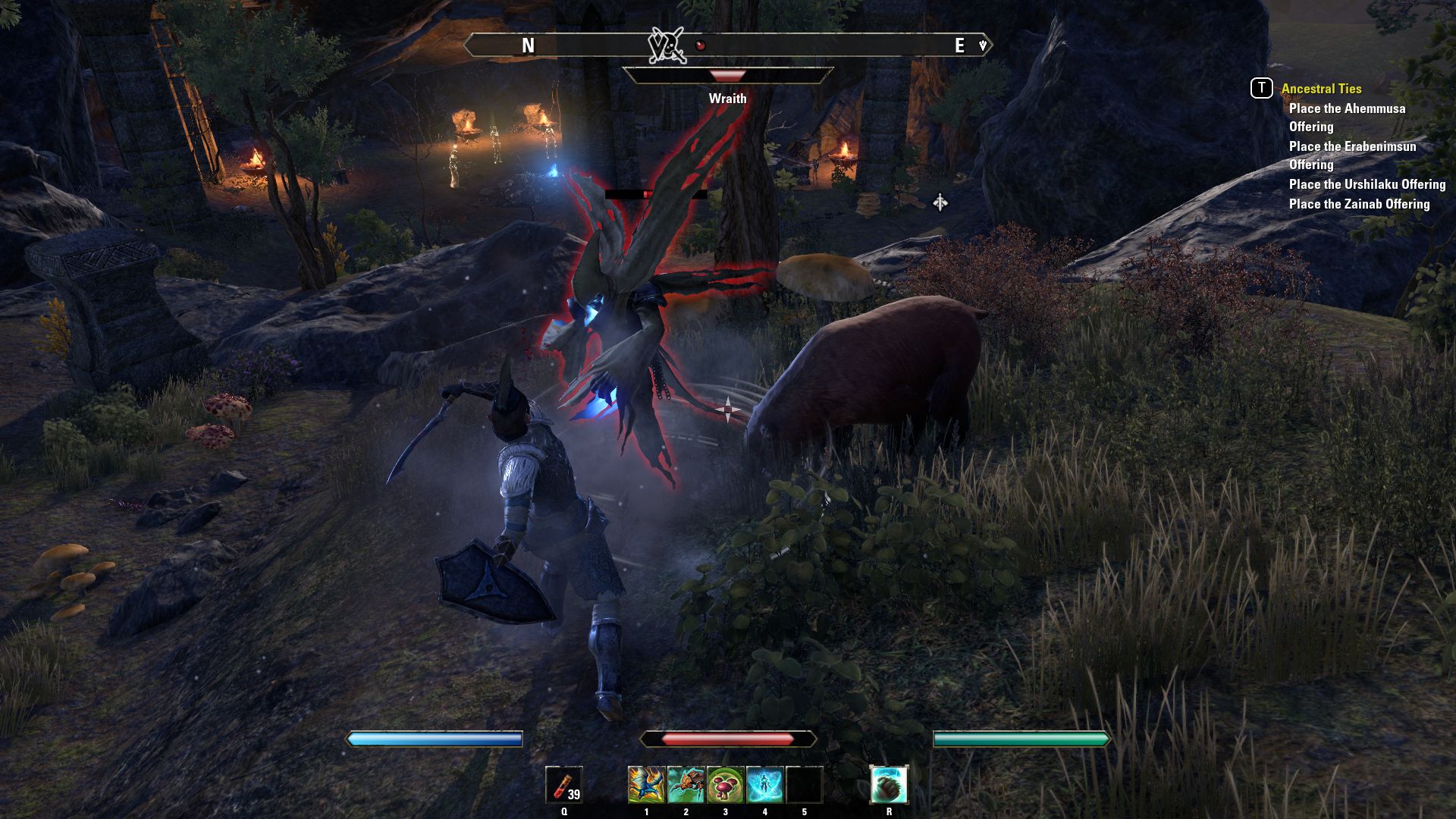The height and width of the screenshot is (819, 1456).
Task: Trigger the bear fist ultimate ability
Action: tap(889, 784)
